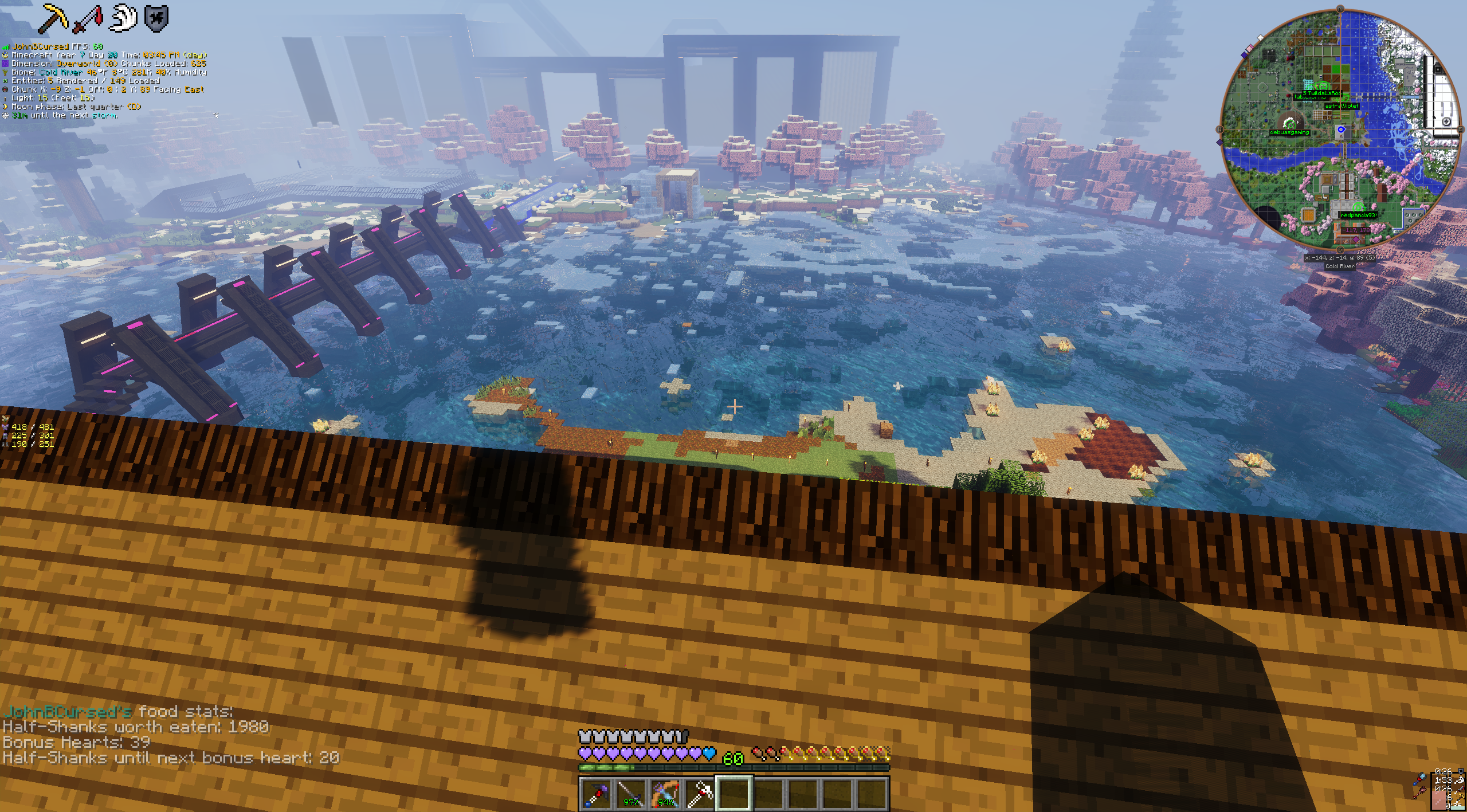Click the bloody sword status icon
This screenshot has width=1467, height=812.
pos(88,18)
